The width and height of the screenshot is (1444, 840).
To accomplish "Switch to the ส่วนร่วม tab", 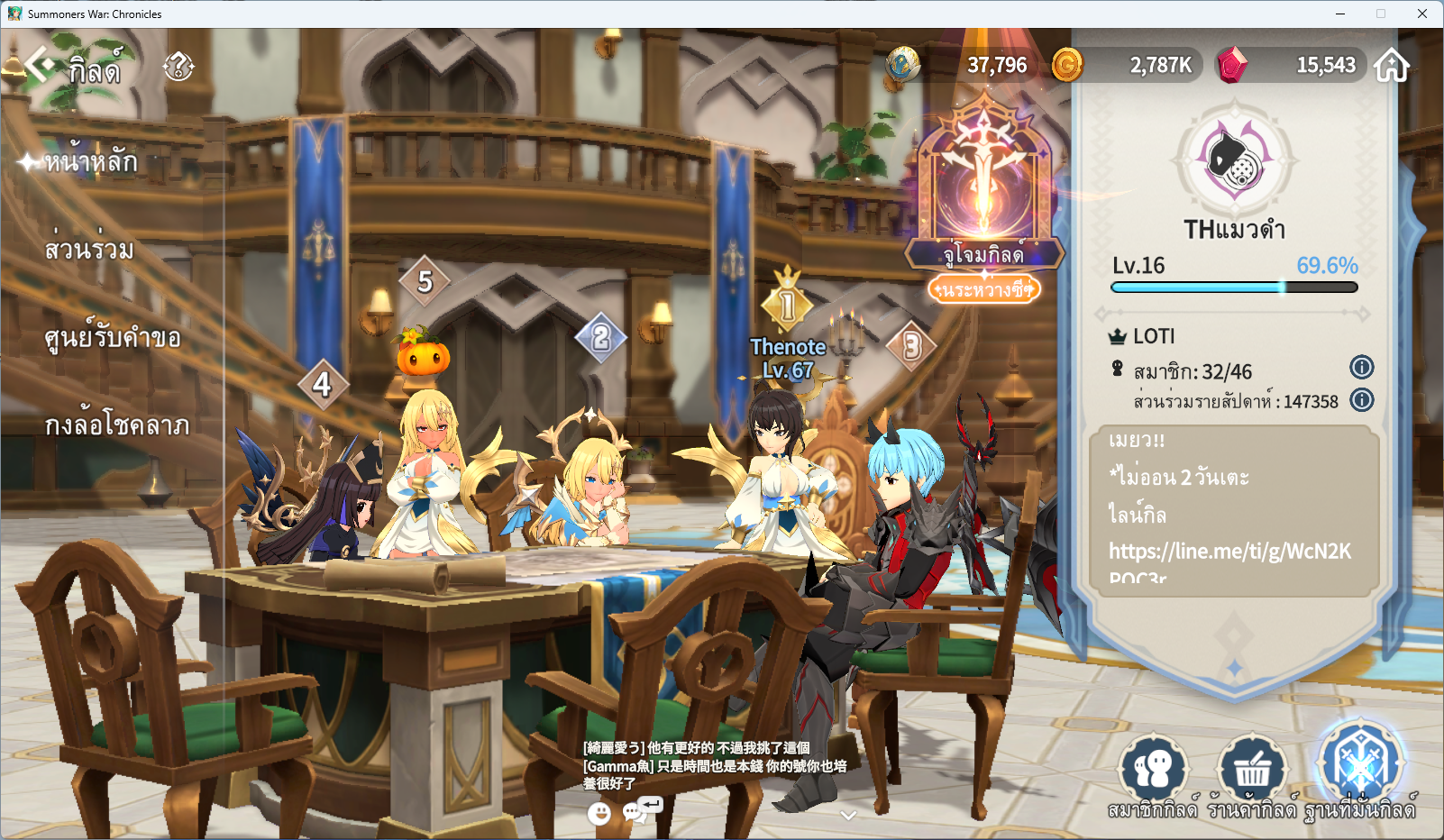I will [x=89, y=250].
